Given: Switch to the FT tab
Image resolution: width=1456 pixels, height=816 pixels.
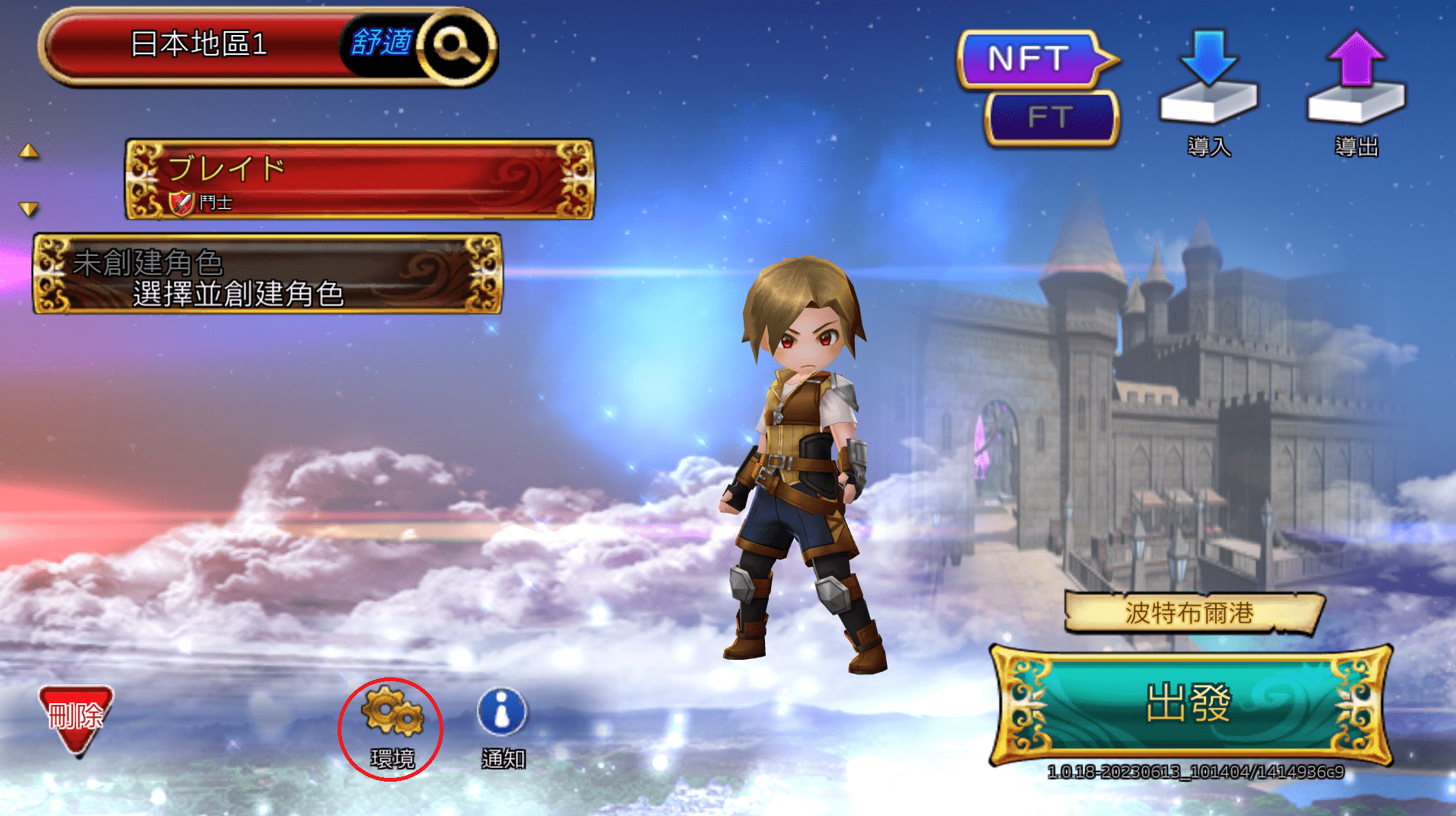Looking at the screenshot, I should [1050, 118].
